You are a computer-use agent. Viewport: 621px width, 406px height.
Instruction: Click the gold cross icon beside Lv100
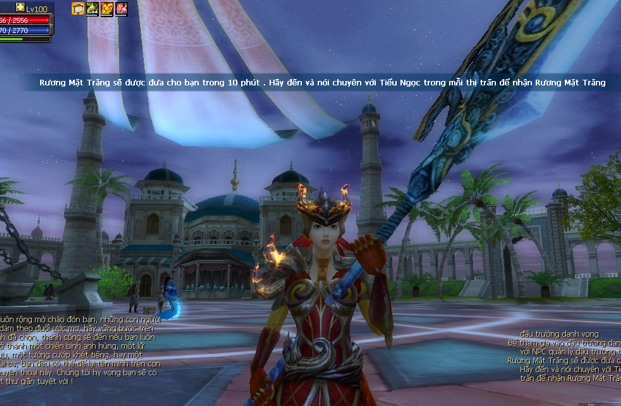pos(19,7)
